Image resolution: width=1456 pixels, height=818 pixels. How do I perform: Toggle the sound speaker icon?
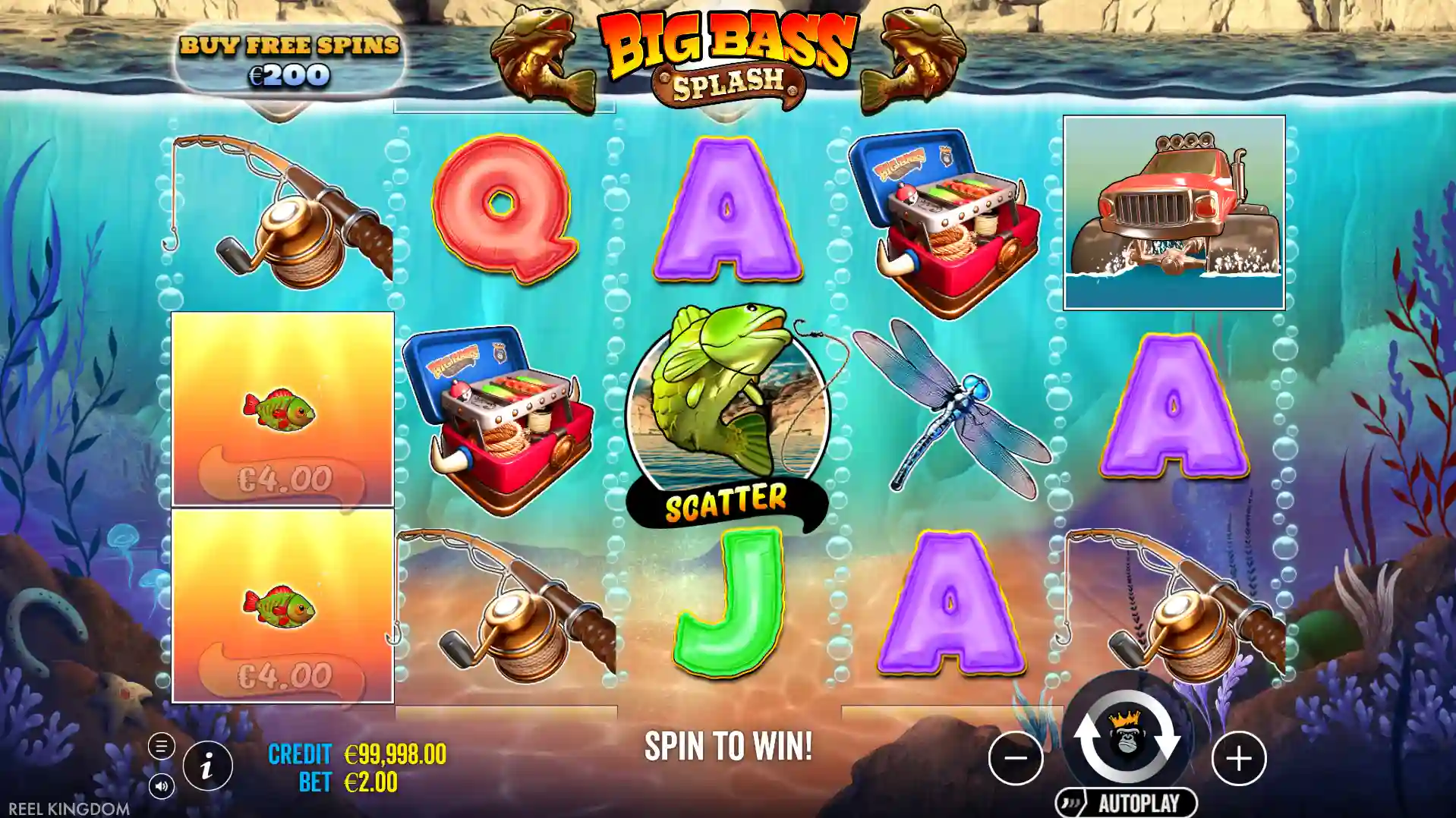click(x=161, y=786)
